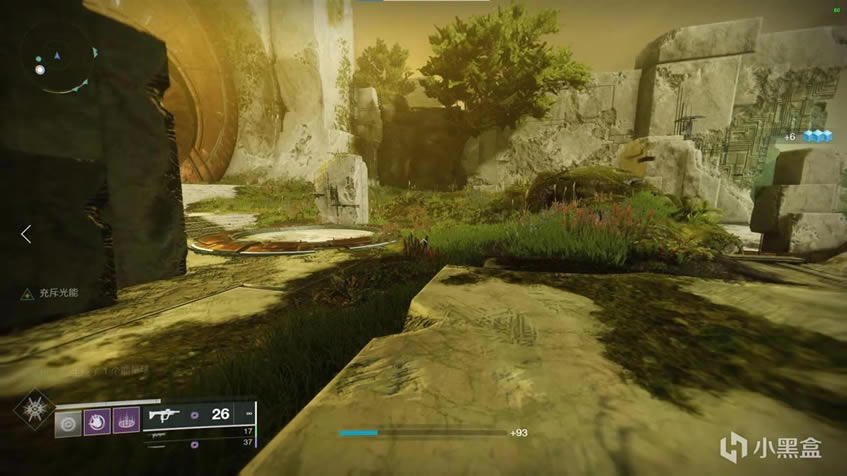Activate the purple melee ability icon

pyautogui.click(x=97, y=420)
